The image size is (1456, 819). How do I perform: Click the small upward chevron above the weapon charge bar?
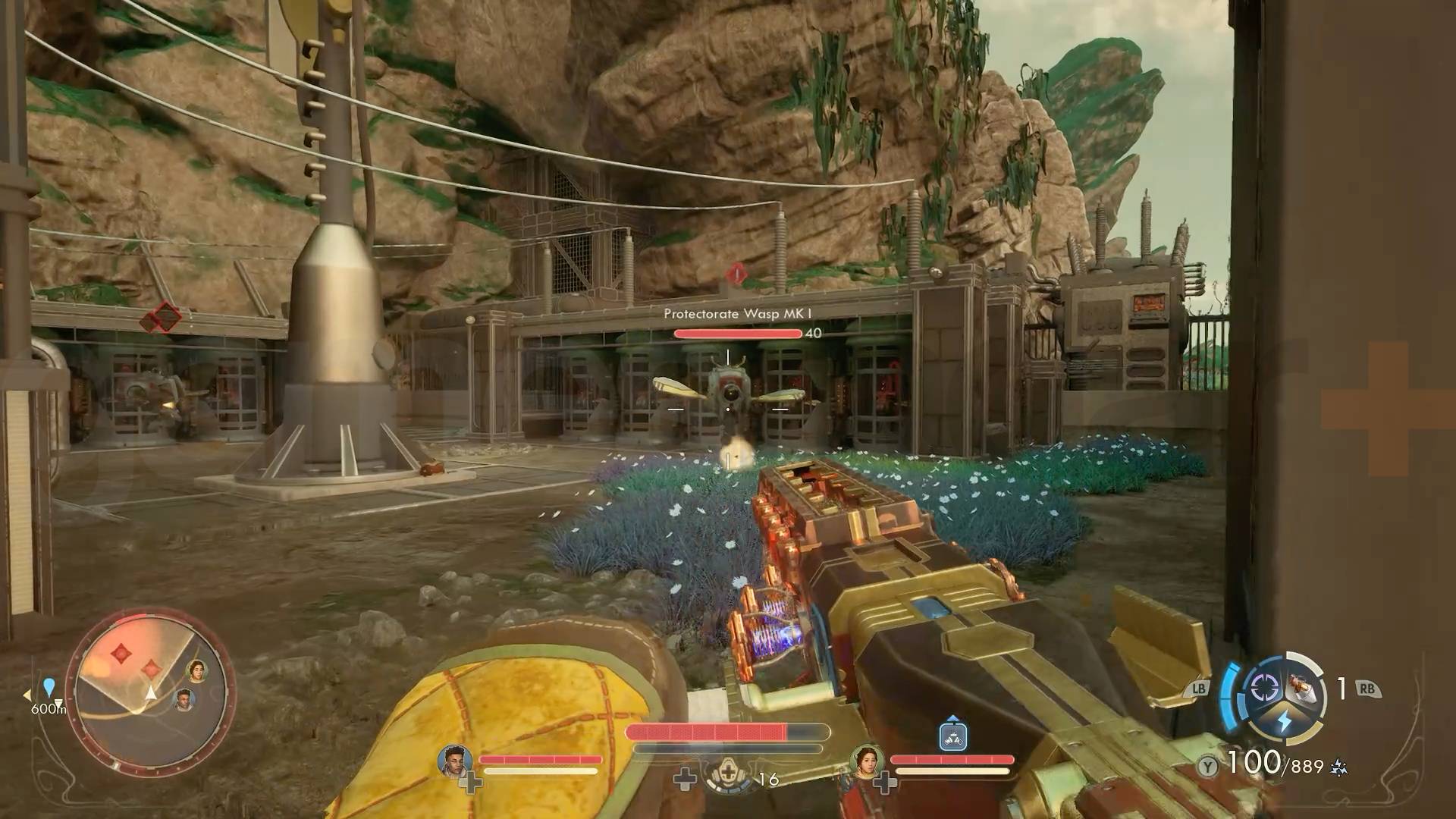tap(952, 718)
